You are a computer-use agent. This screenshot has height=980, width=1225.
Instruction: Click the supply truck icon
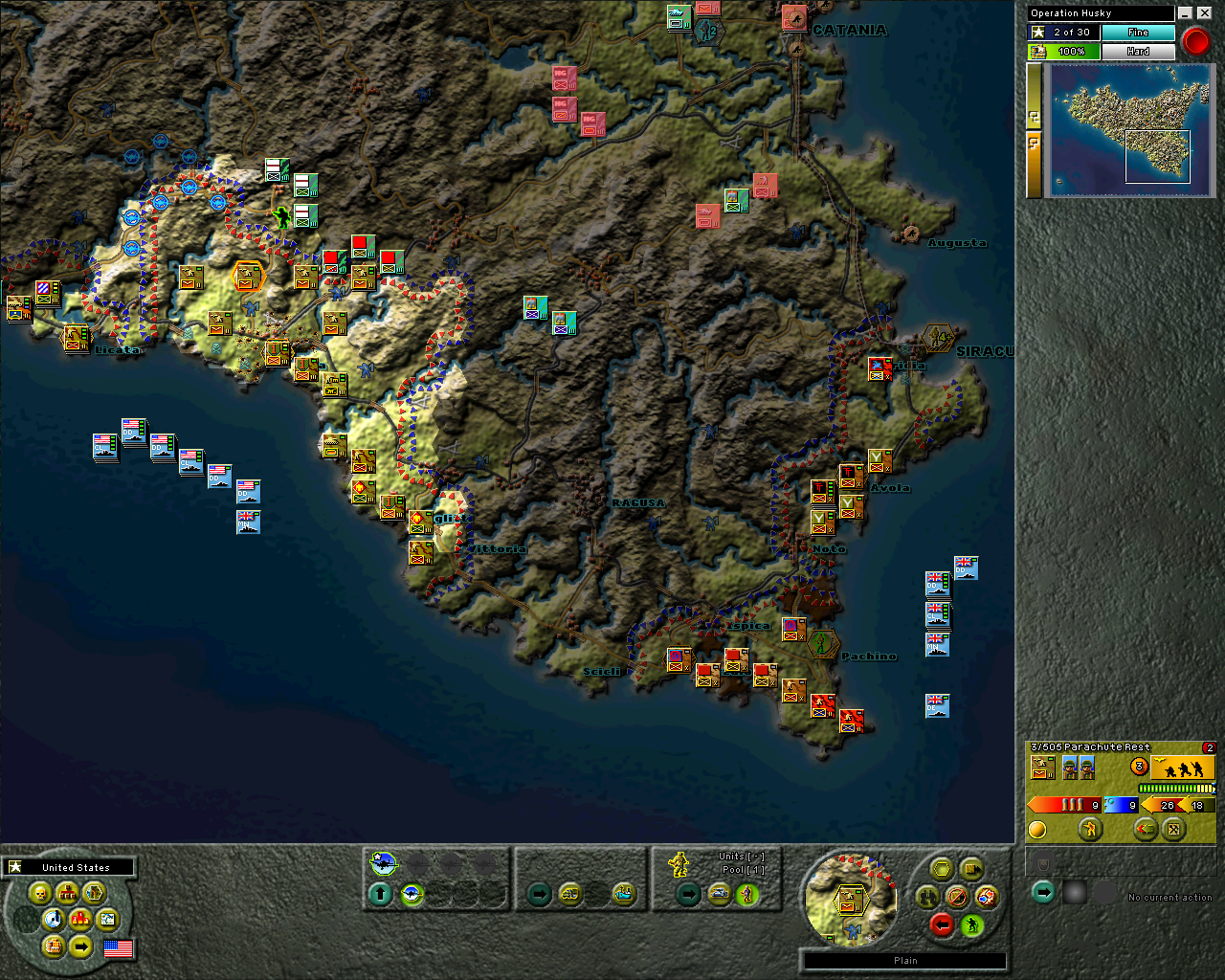click(x=55, y=947)
